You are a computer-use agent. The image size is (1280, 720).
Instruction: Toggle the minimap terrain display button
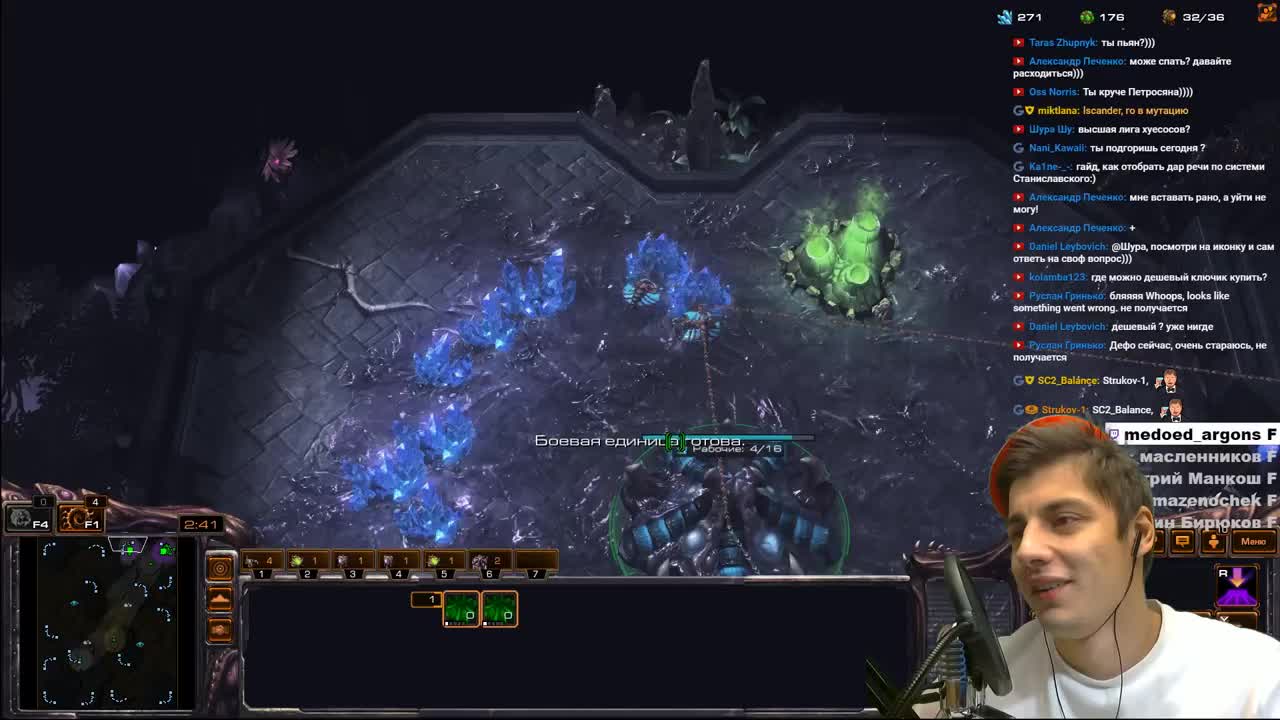click(x=220, y=599)
